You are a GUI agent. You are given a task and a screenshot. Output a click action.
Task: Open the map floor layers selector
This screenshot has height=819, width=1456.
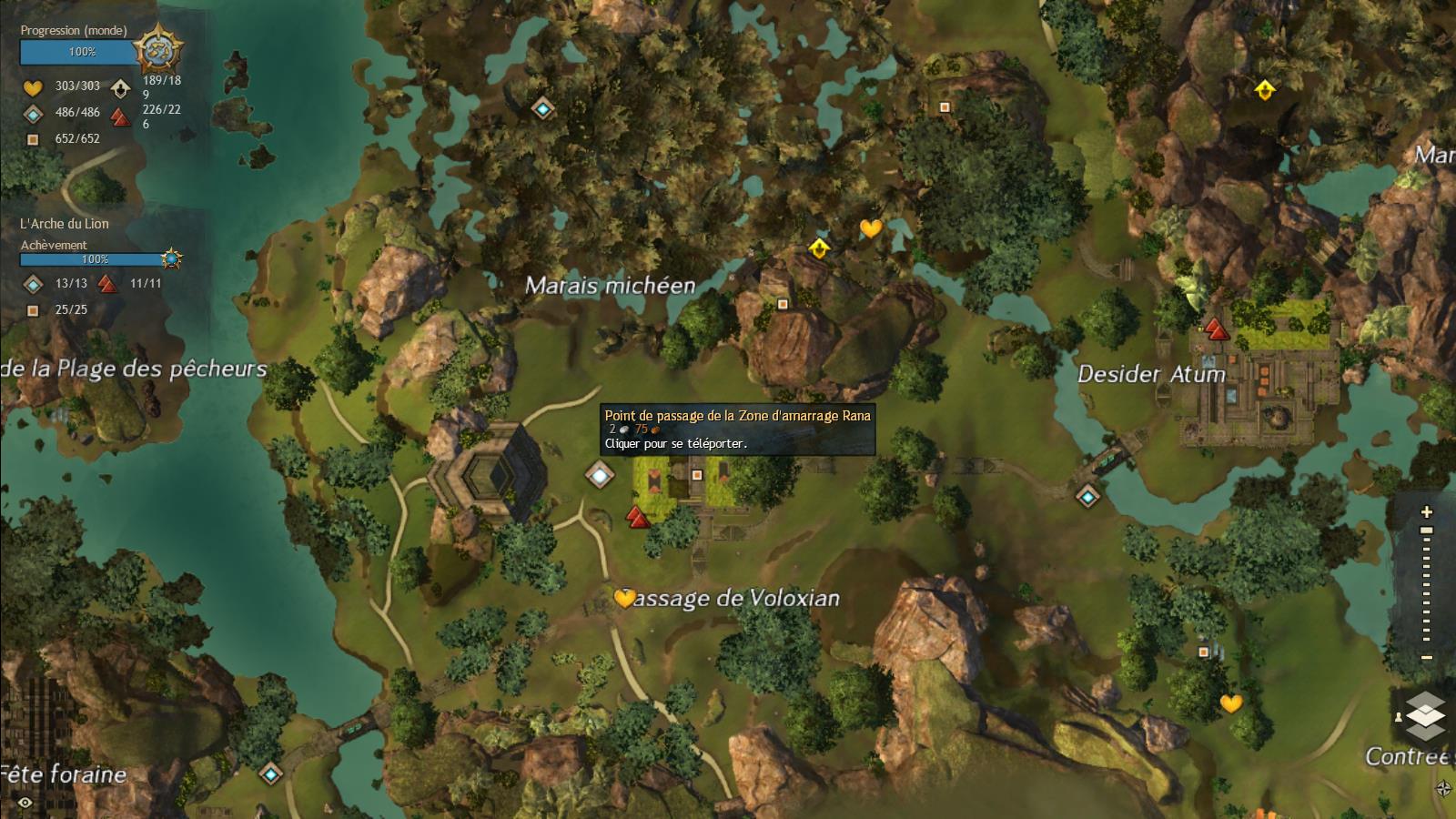coord(1425,715)
